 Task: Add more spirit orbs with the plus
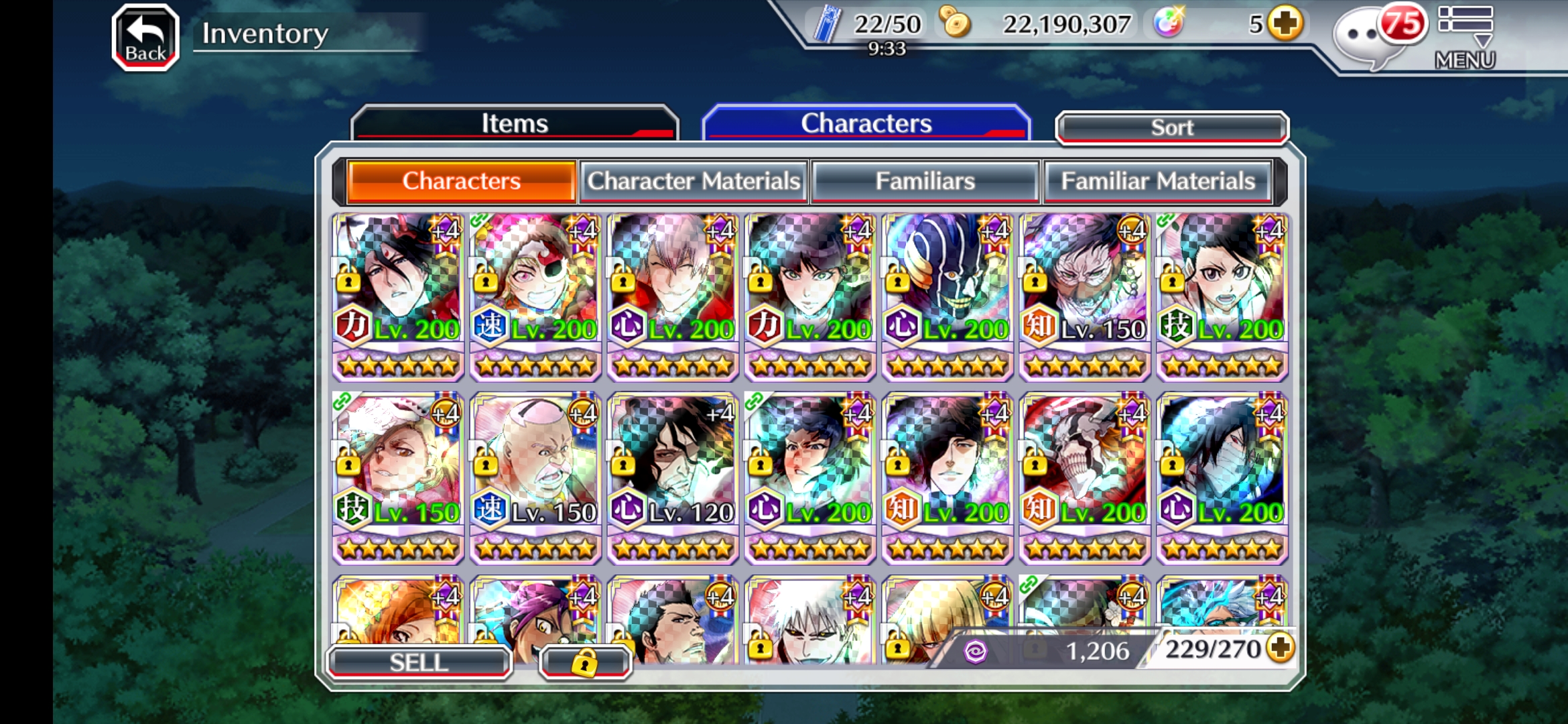click(x=1285, y=24)
